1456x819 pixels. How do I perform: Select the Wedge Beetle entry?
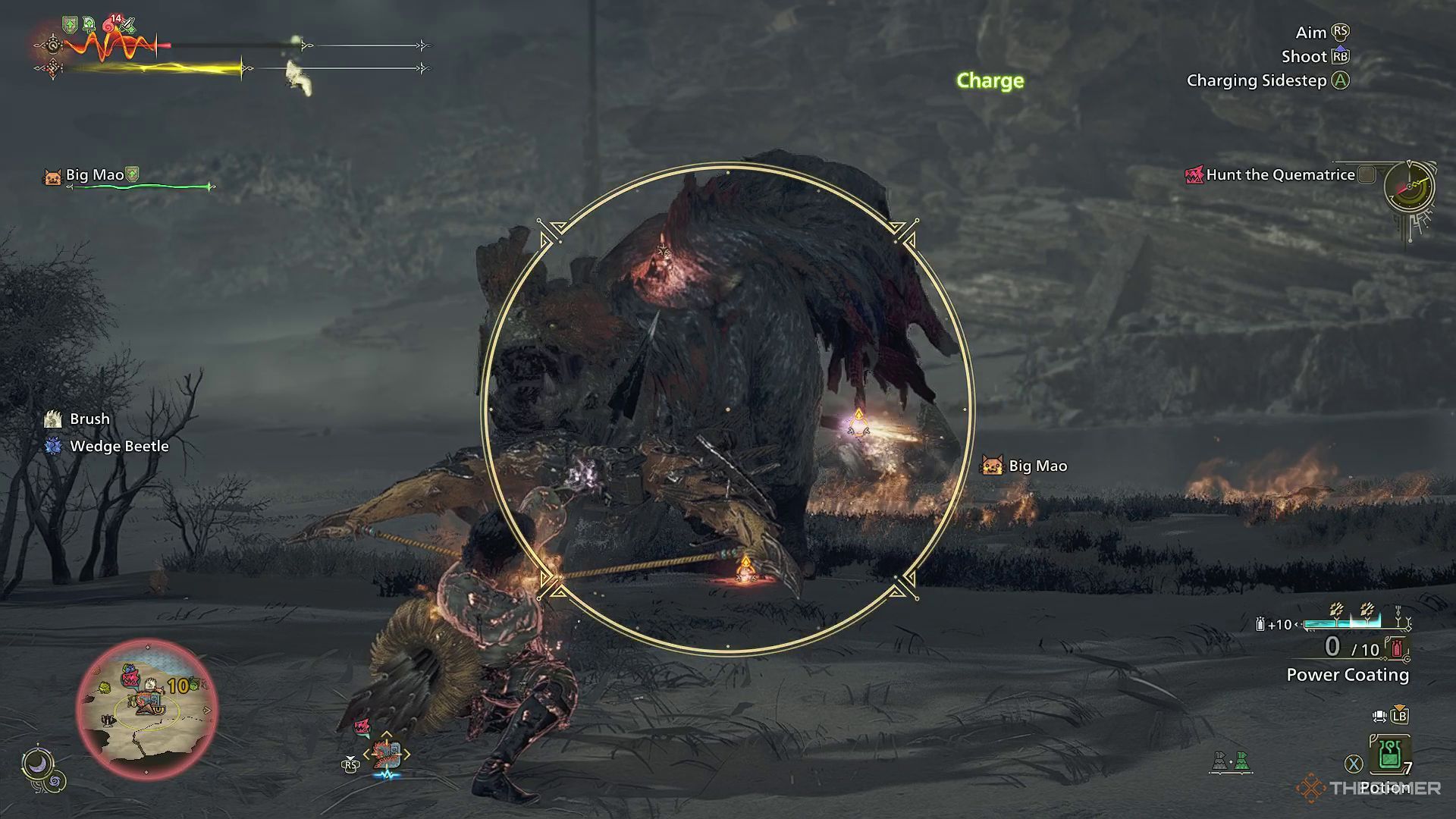tap(118, 447)
